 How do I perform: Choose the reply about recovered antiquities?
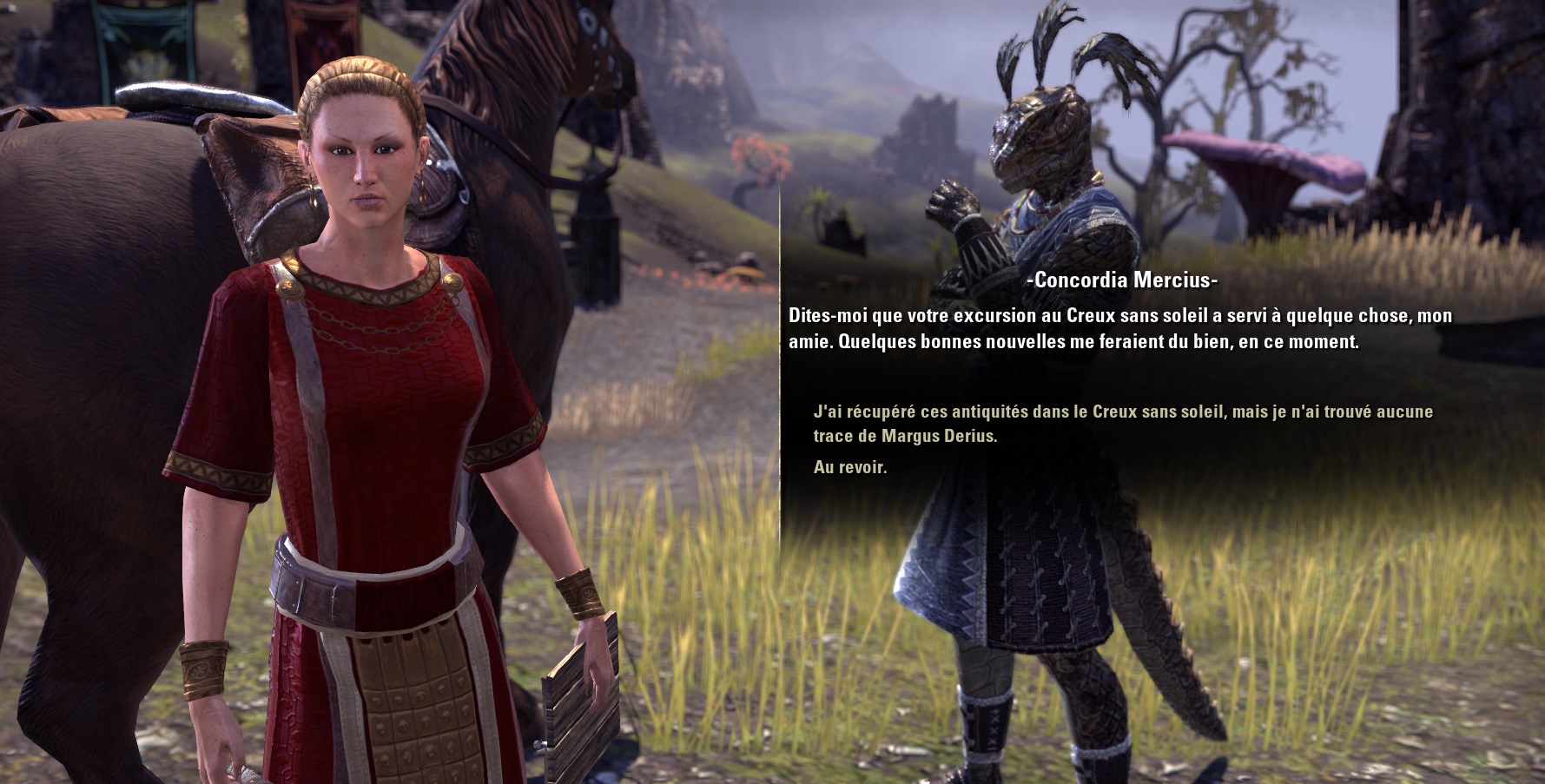(x=1121, y=424)
